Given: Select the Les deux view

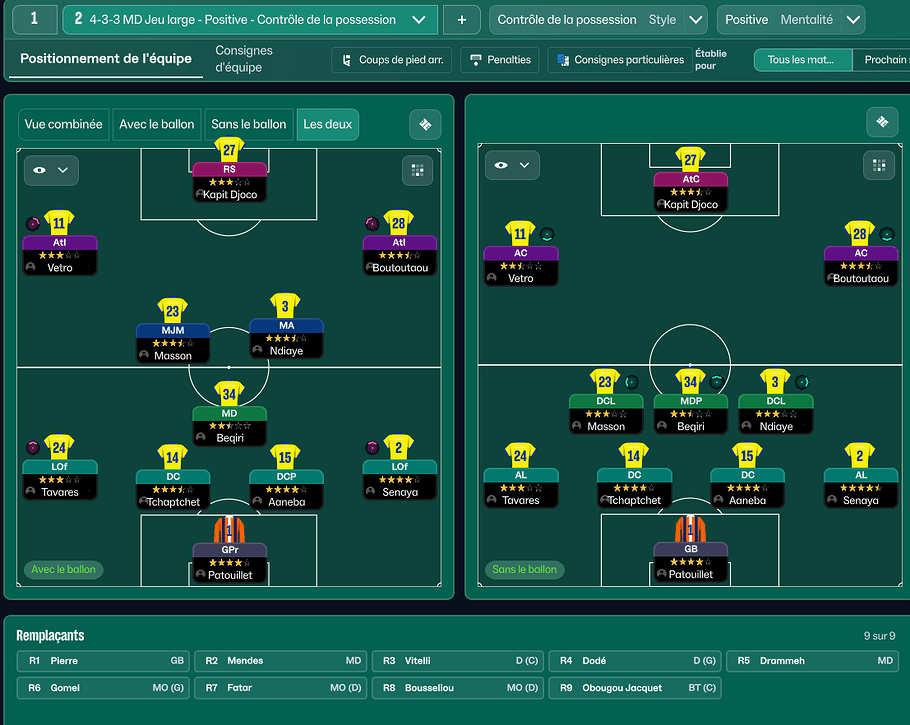Looking at the screenshot, I should coord(327,124).
